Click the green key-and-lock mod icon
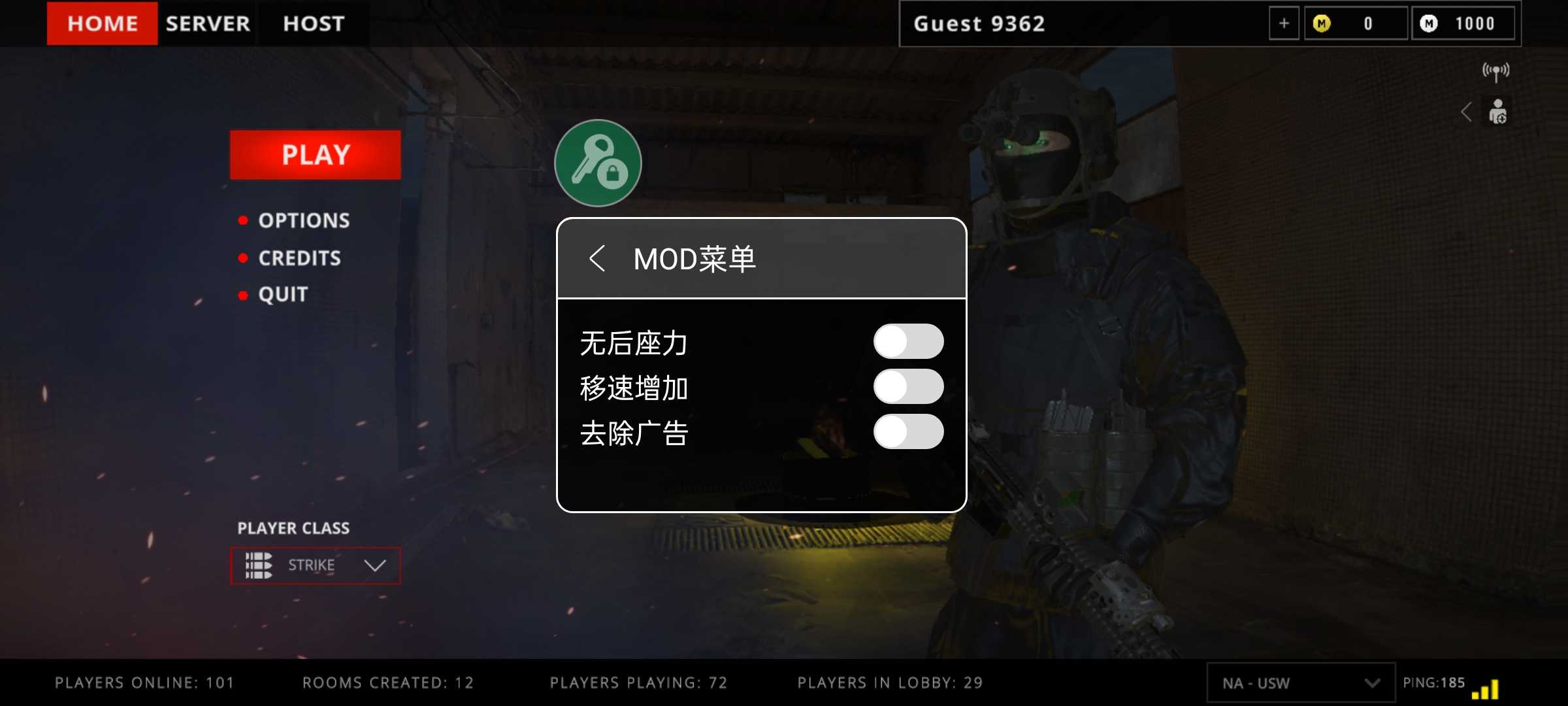1568x706 pixels. 598,163
